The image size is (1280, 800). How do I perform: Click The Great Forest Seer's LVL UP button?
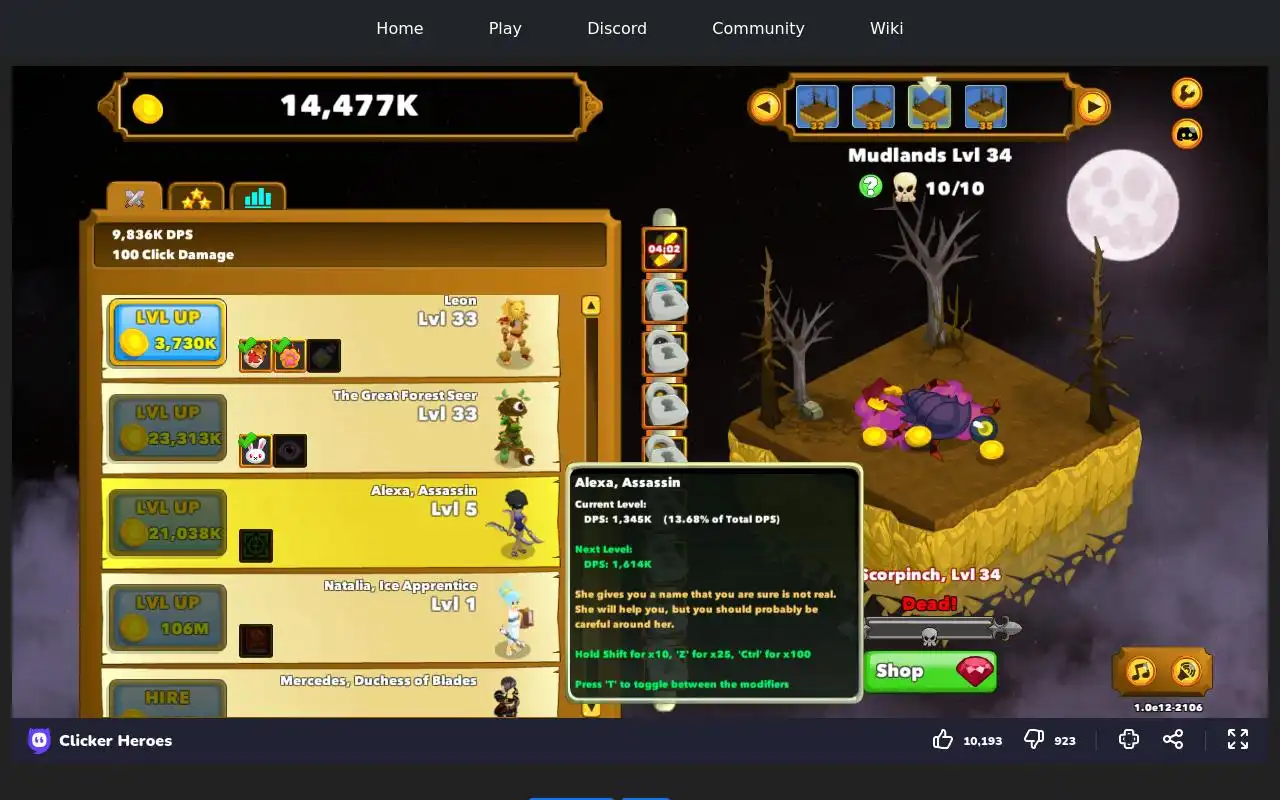click(x=167, y=428)
